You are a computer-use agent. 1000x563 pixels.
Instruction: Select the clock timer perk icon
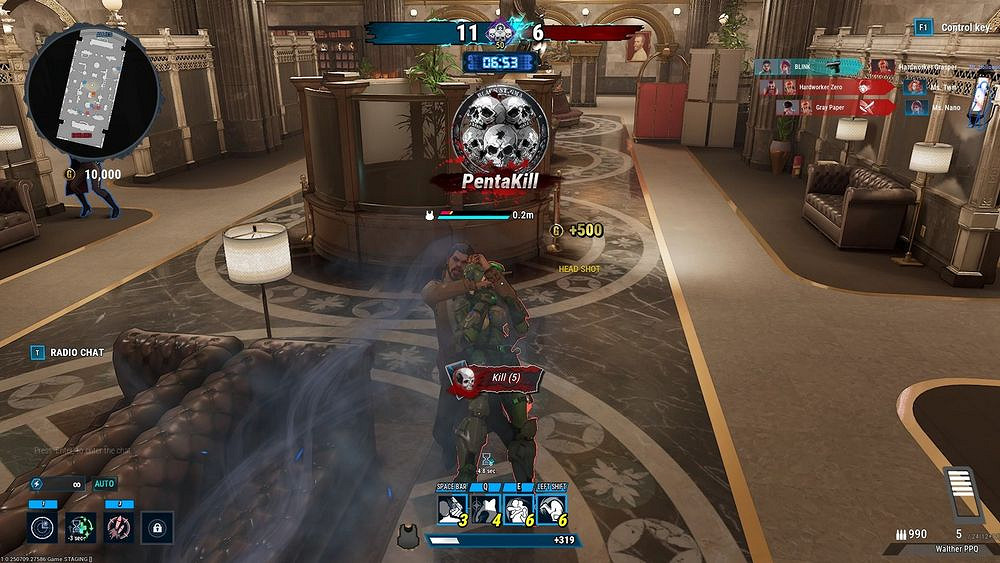pyautogui.click(x=43, y=526)
